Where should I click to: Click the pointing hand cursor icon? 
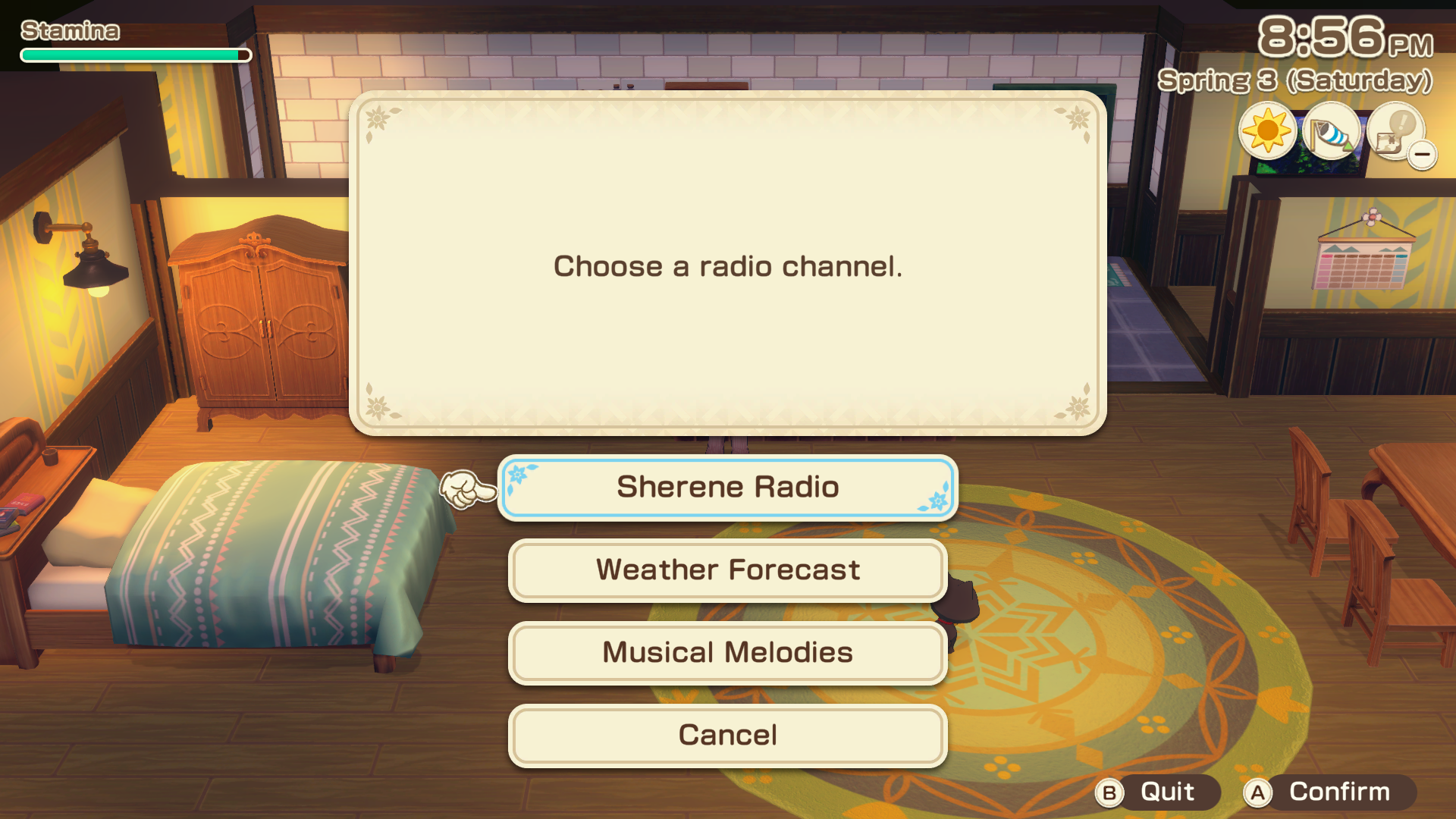click(466, 489)
